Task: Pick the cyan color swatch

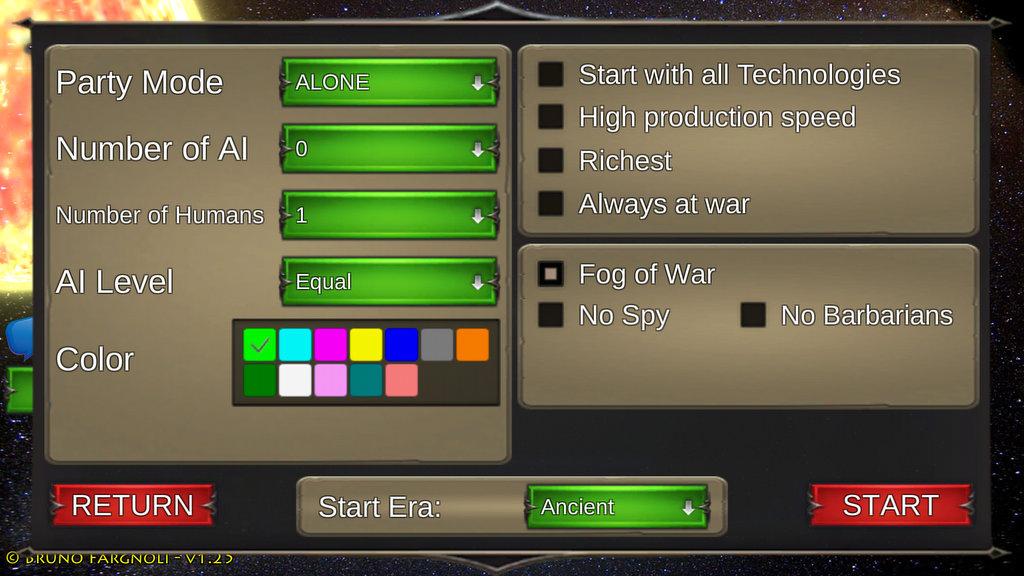Action: [295, 345]
